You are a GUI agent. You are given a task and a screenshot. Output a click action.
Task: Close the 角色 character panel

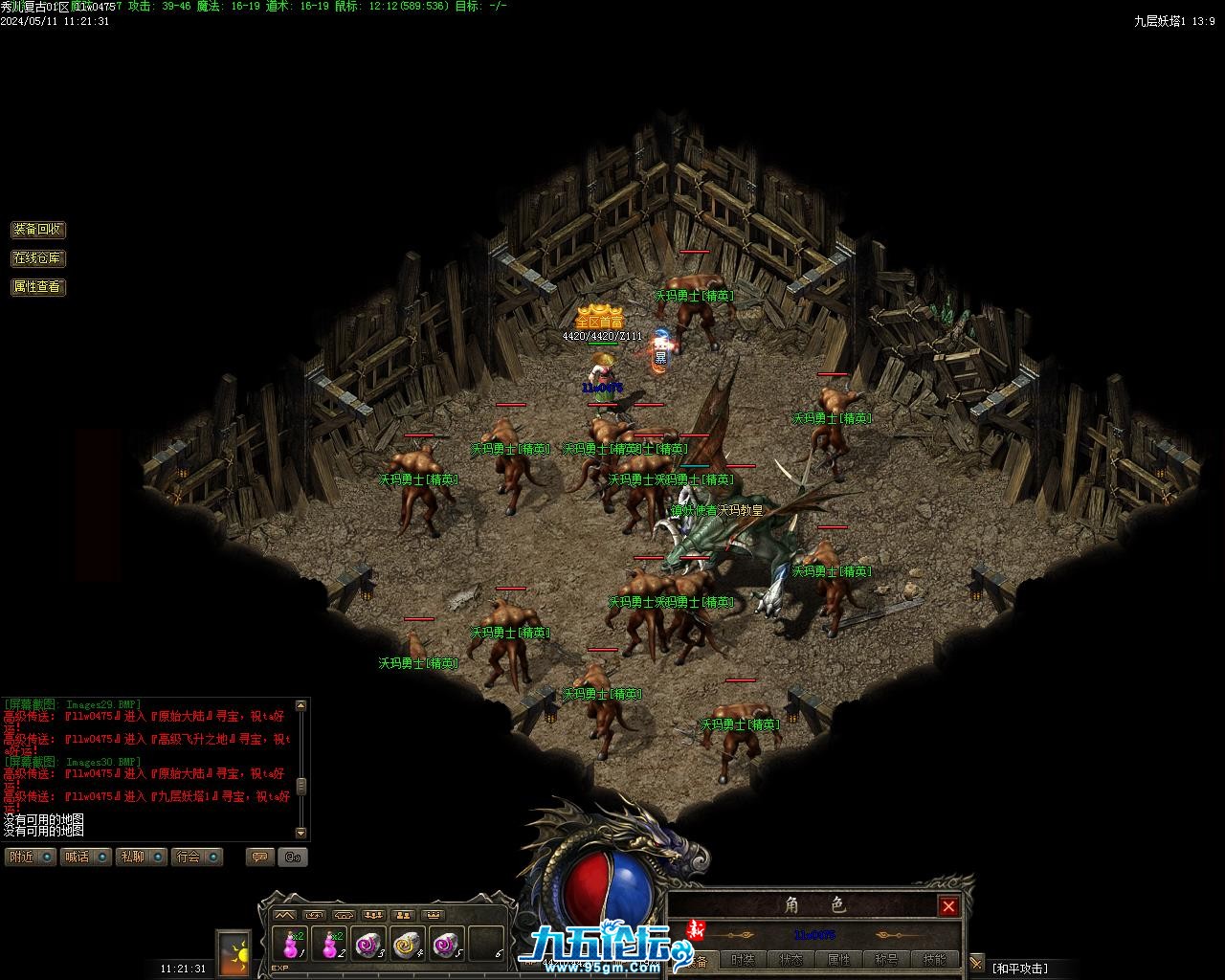[948, 906]
